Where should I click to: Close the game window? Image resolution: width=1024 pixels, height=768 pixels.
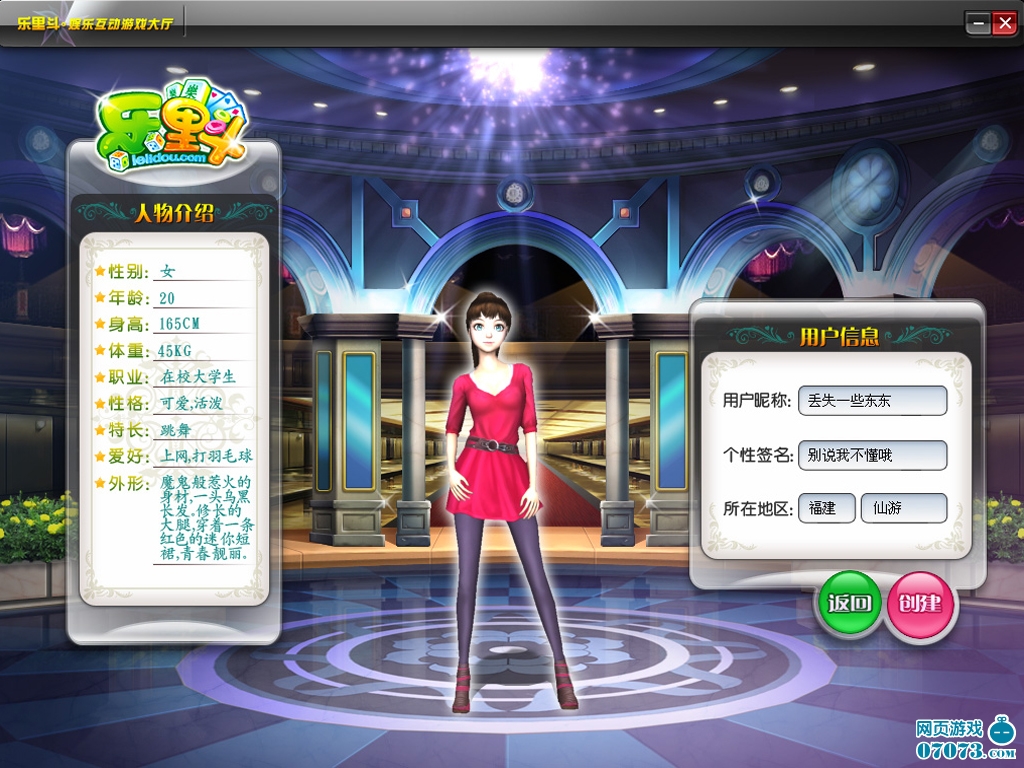(1003, 23)
